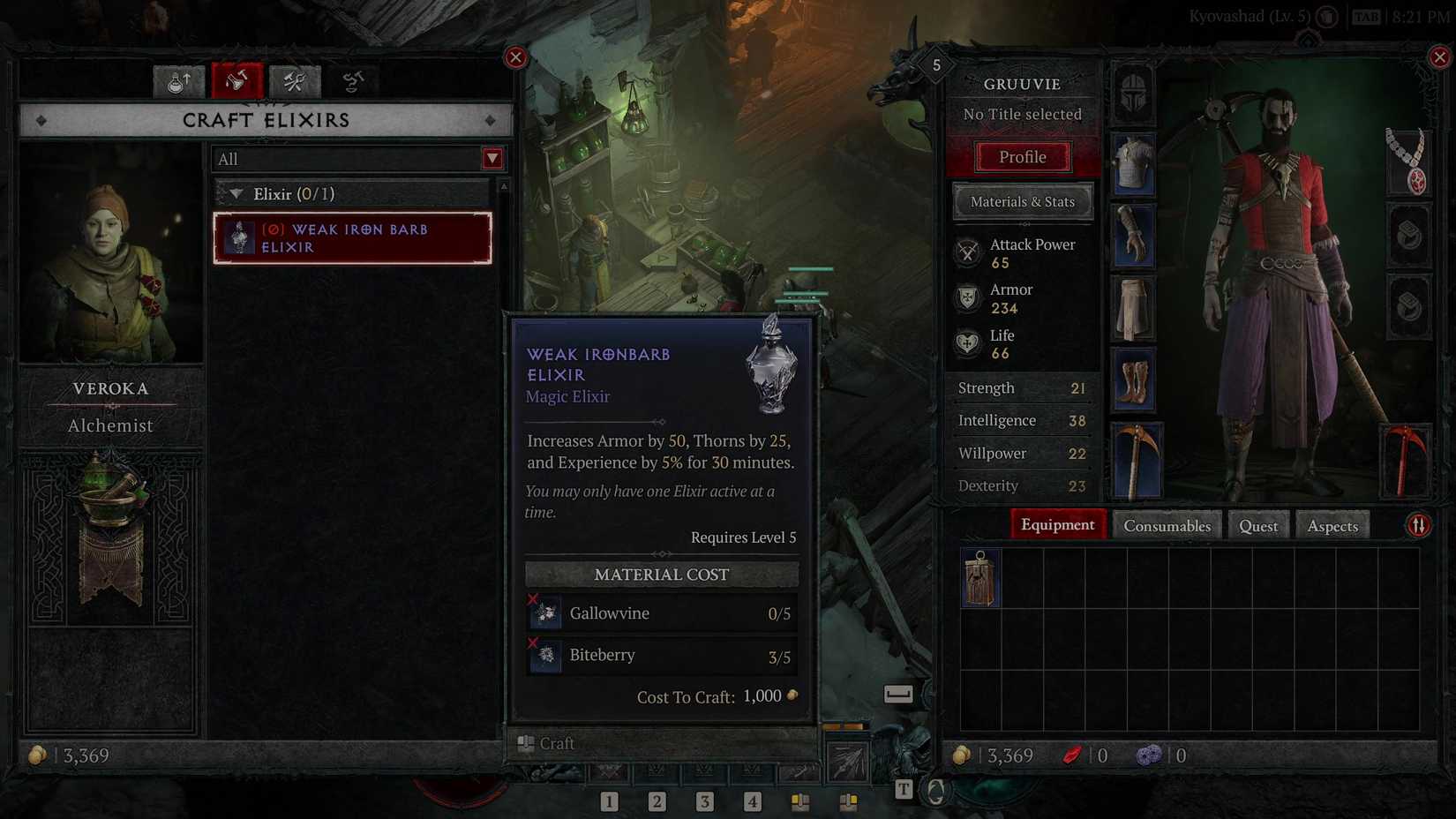Select the Biteberry material icon

coord(545,656)
